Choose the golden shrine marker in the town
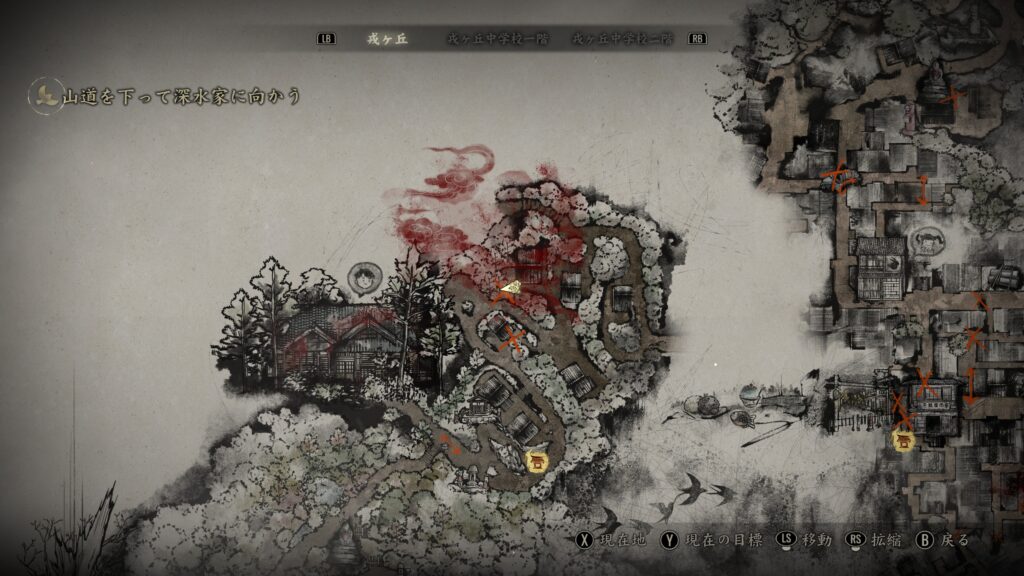 click(x=905, y=439)
